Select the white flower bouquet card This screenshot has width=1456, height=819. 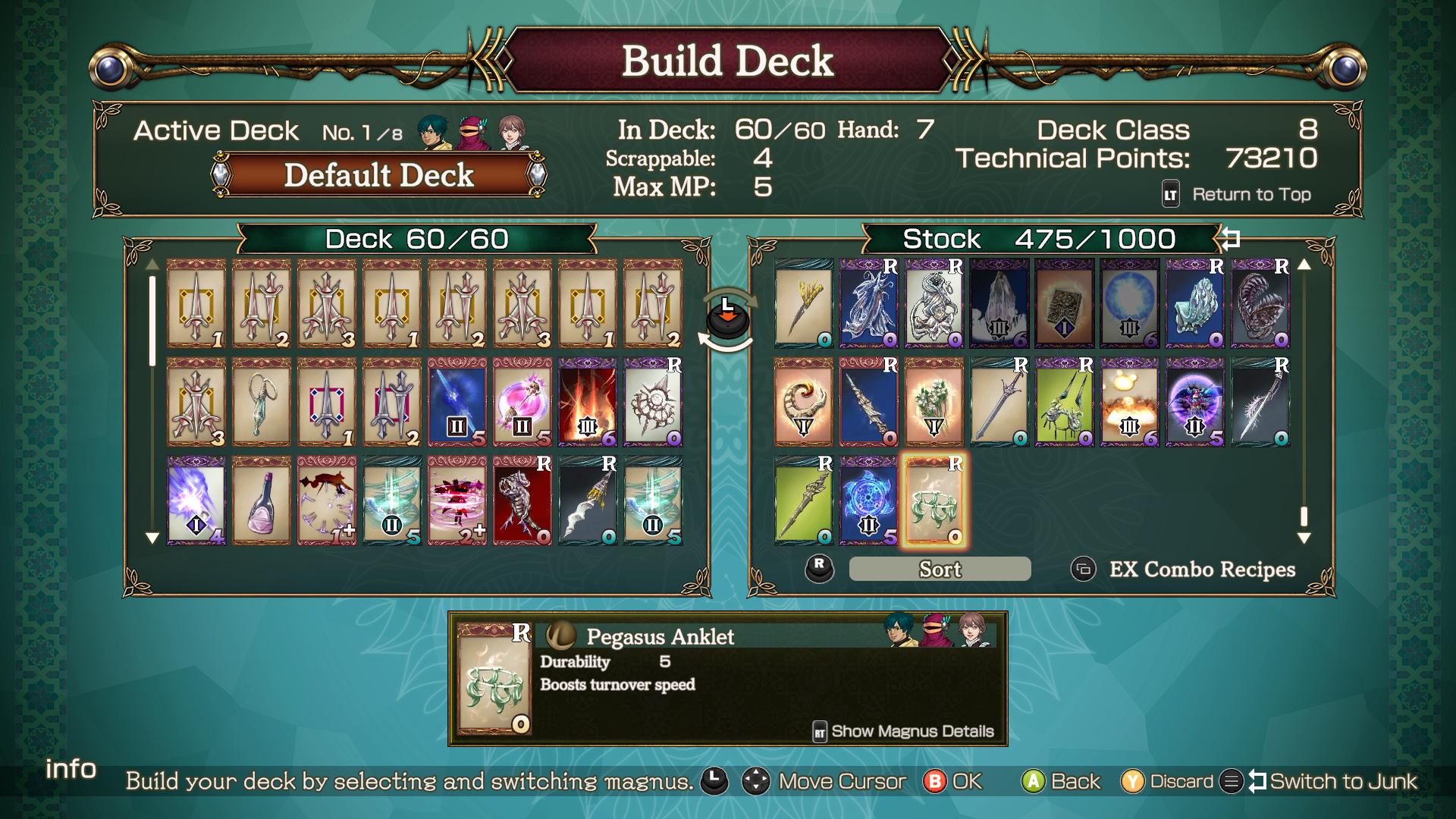(x=934, y=402)
